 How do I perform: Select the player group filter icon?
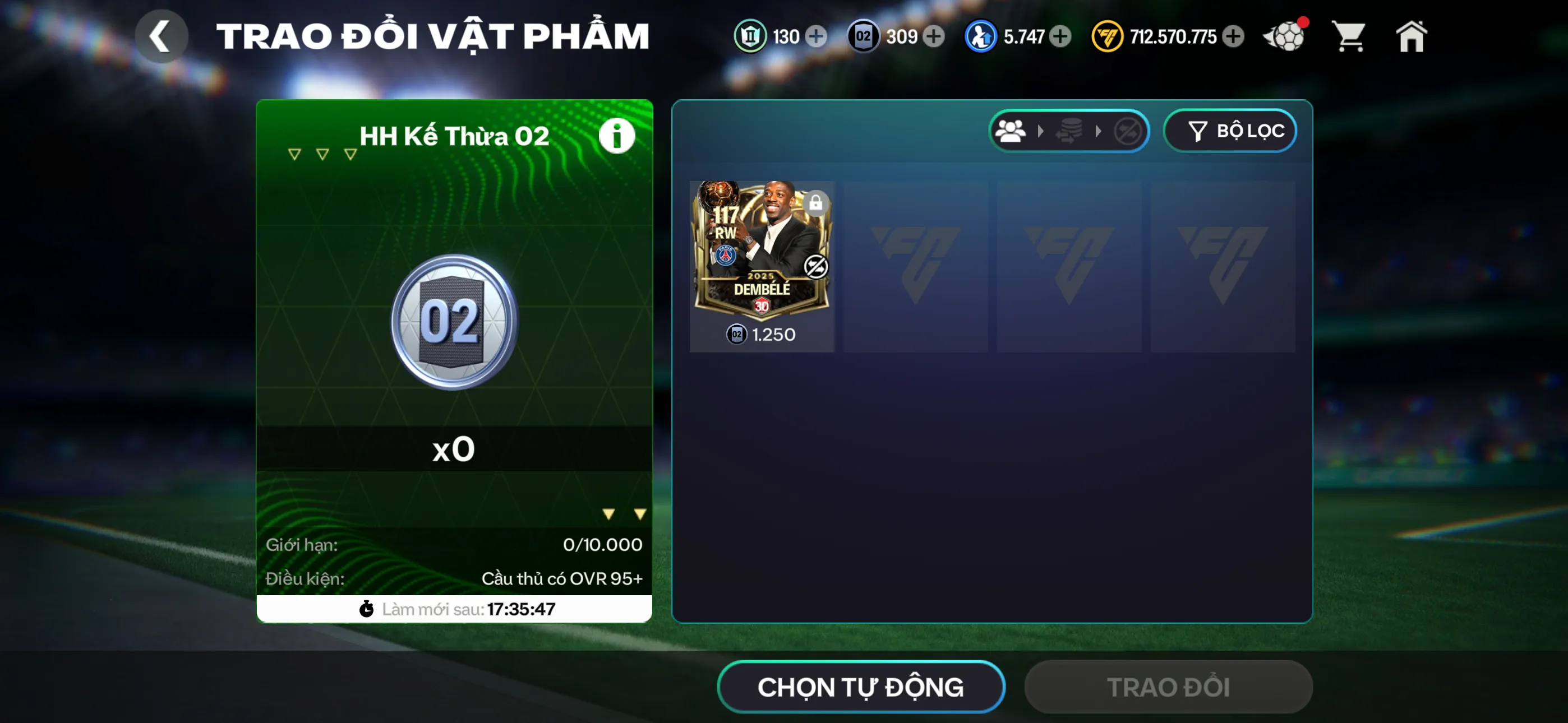click(1011, 130)
